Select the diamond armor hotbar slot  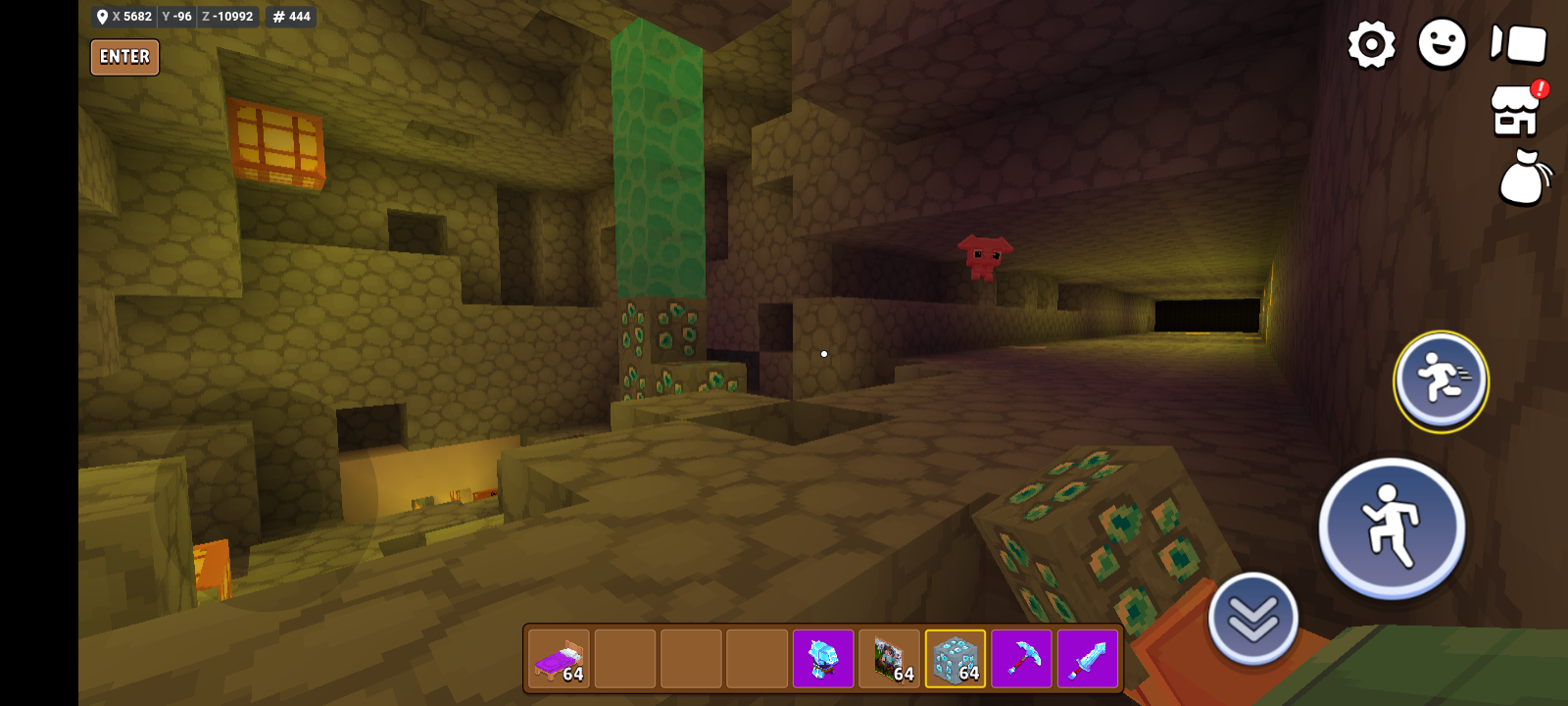pyautogui.click(x=823, y=658)
